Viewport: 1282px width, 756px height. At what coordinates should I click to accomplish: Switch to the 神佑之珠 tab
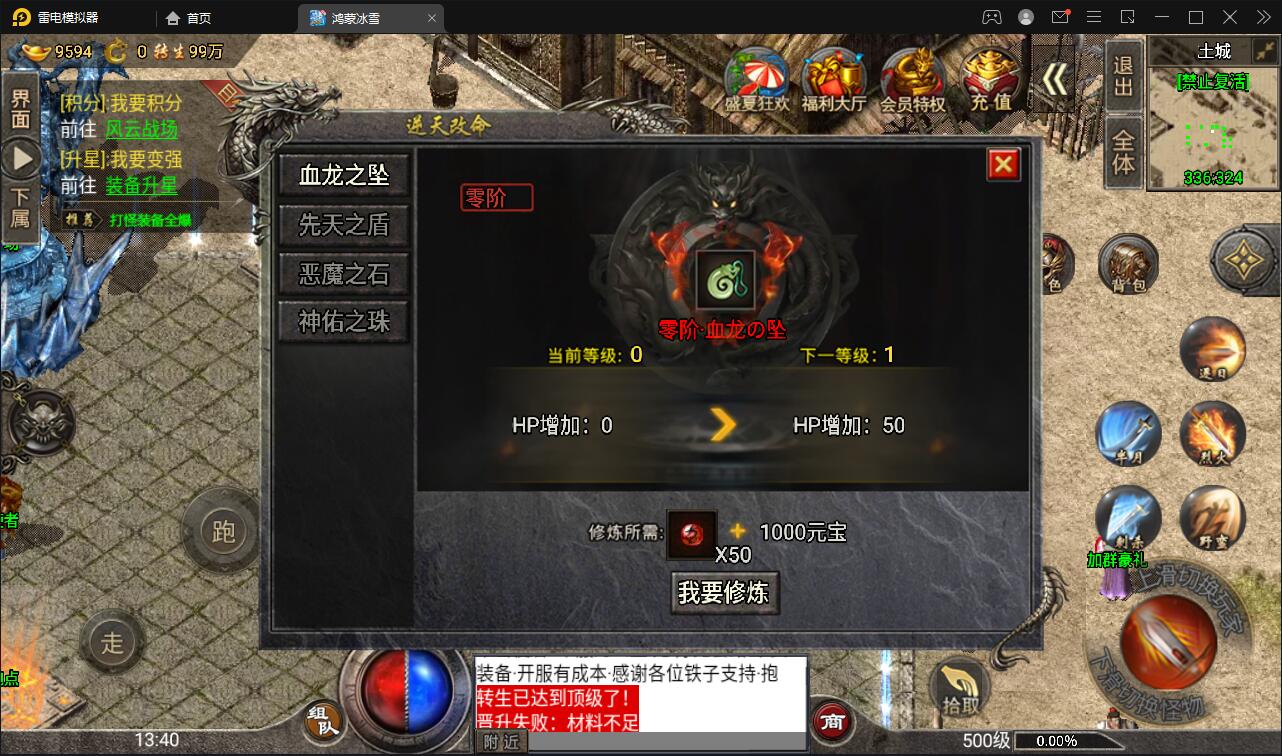tap(342, 322)
